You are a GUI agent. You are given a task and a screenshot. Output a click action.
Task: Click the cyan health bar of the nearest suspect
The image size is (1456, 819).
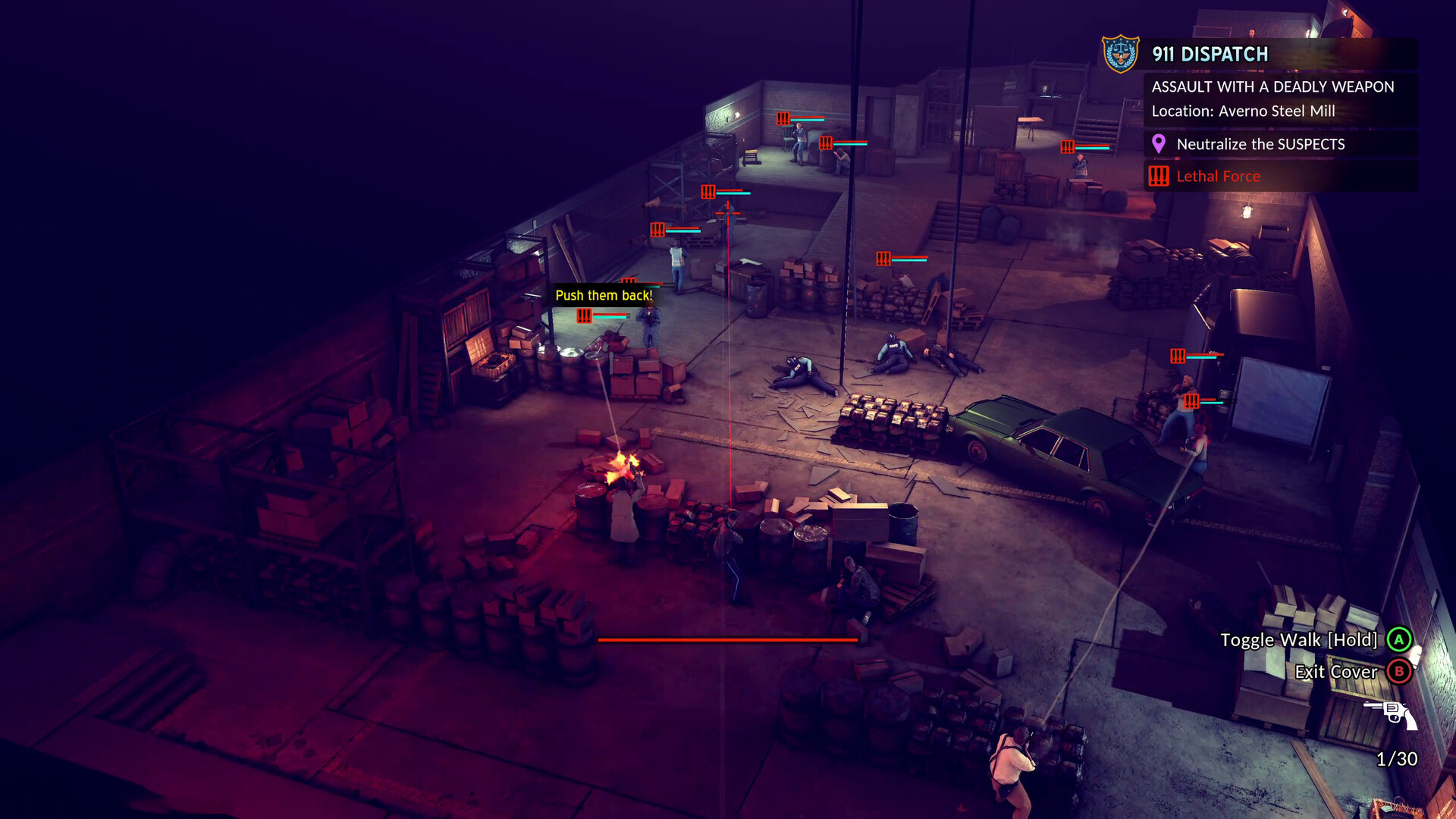point(610,316)
